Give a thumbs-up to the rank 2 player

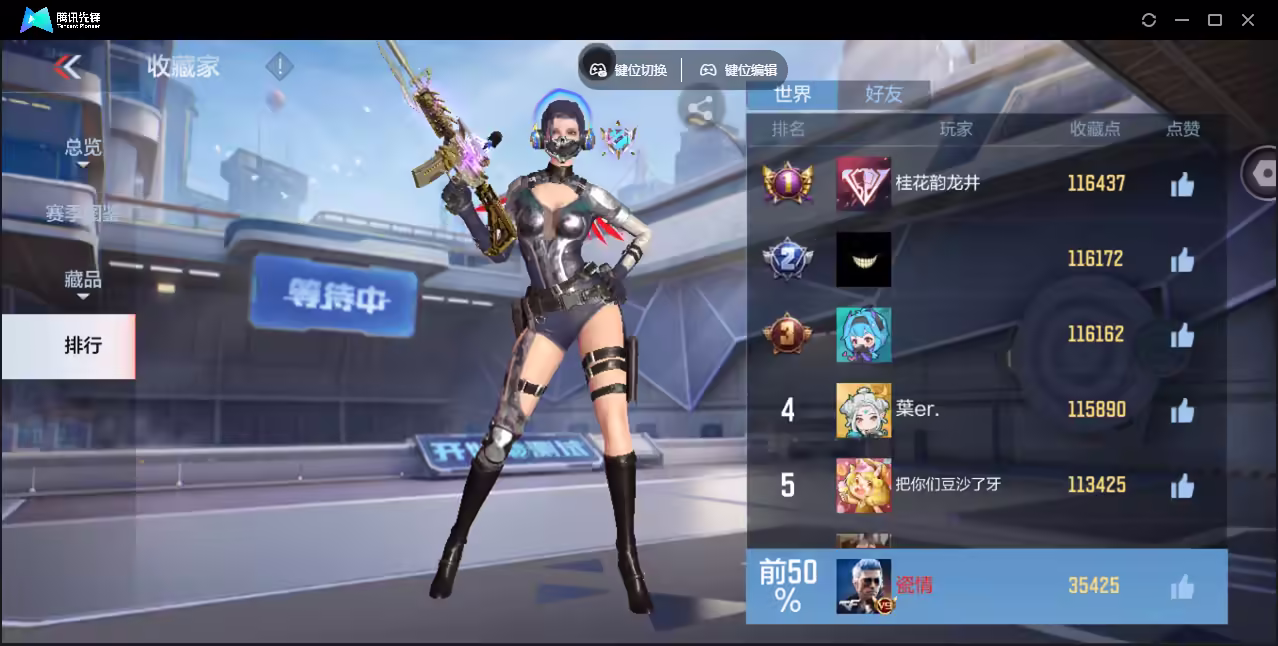(x=1182, y=260)
